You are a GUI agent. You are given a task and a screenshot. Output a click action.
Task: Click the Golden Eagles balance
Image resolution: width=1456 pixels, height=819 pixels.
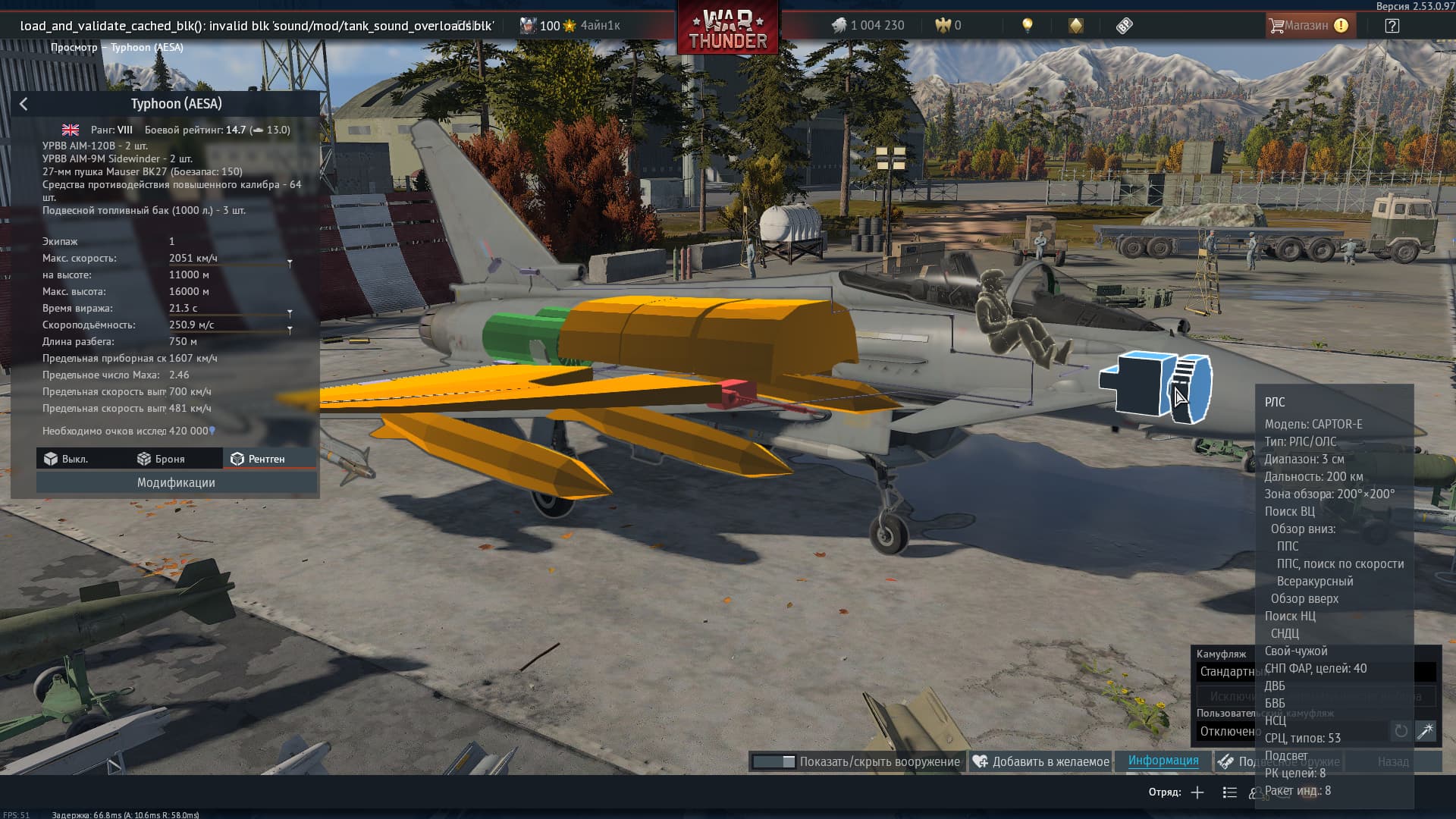949,25
